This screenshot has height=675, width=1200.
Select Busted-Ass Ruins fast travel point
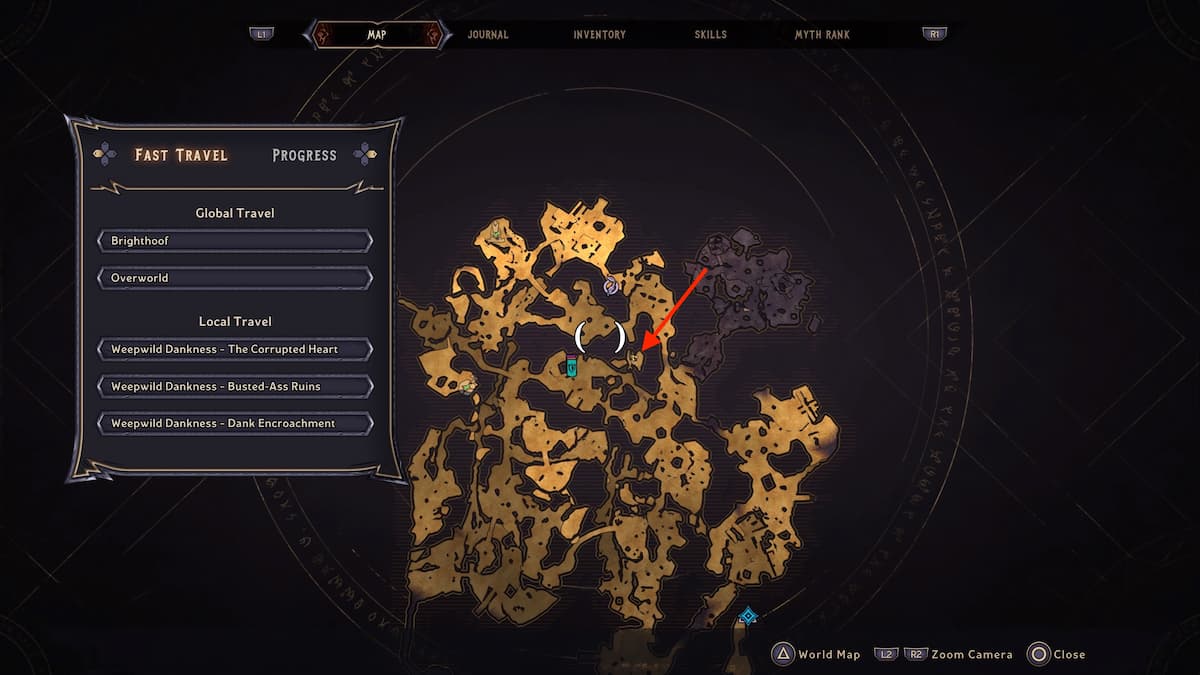235,386
